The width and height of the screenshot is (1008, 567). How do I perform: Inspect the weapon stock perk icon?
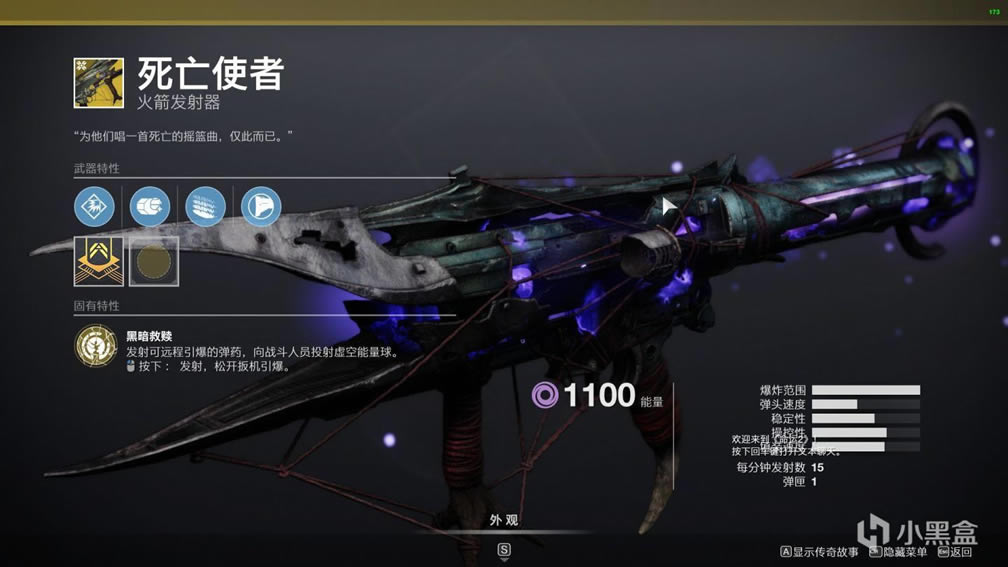261,208
